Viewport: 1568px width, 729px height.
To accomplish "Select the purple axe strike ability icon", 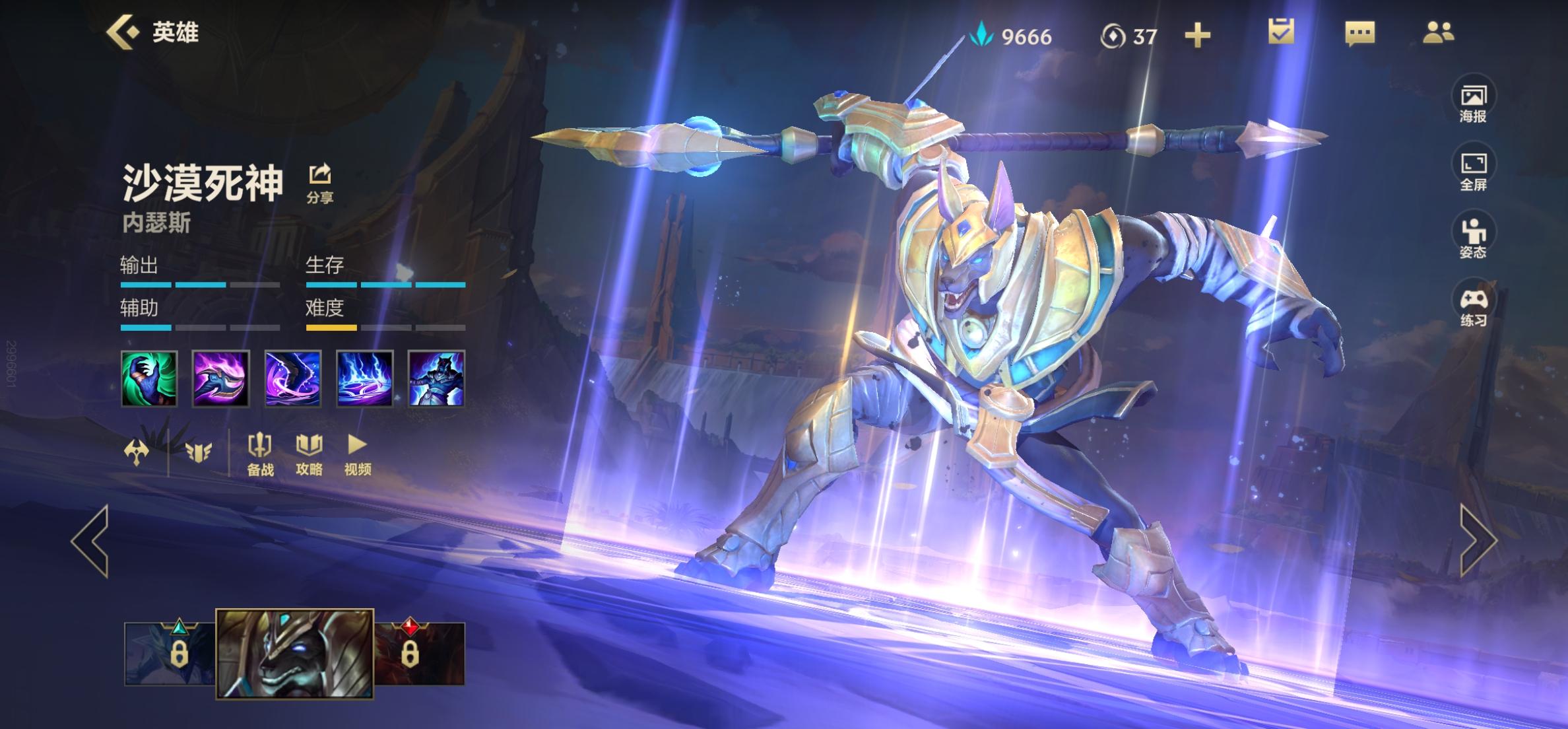I will [x=221, y=378].
